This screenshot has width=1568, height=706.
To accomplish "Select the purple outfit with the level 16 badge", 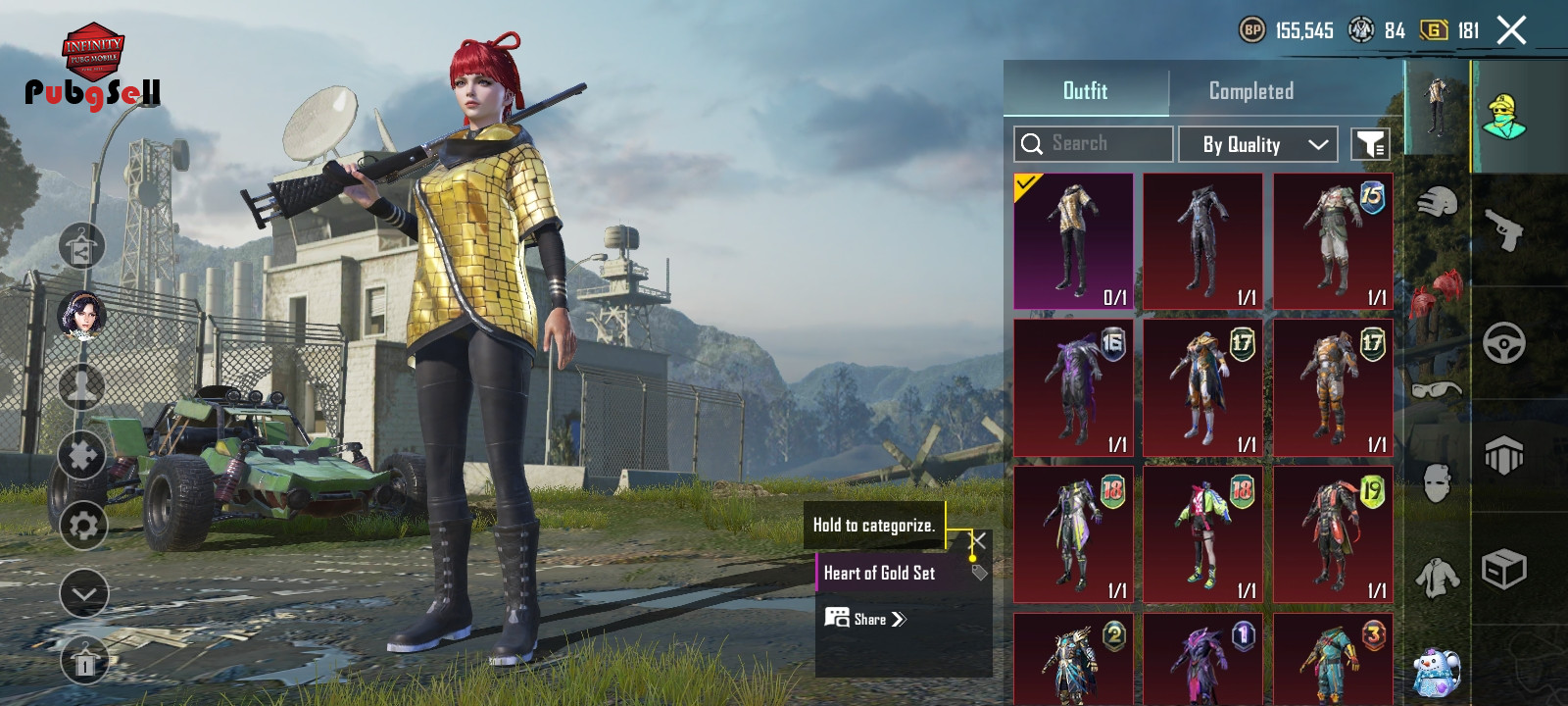I will (x=1073, y=388).
